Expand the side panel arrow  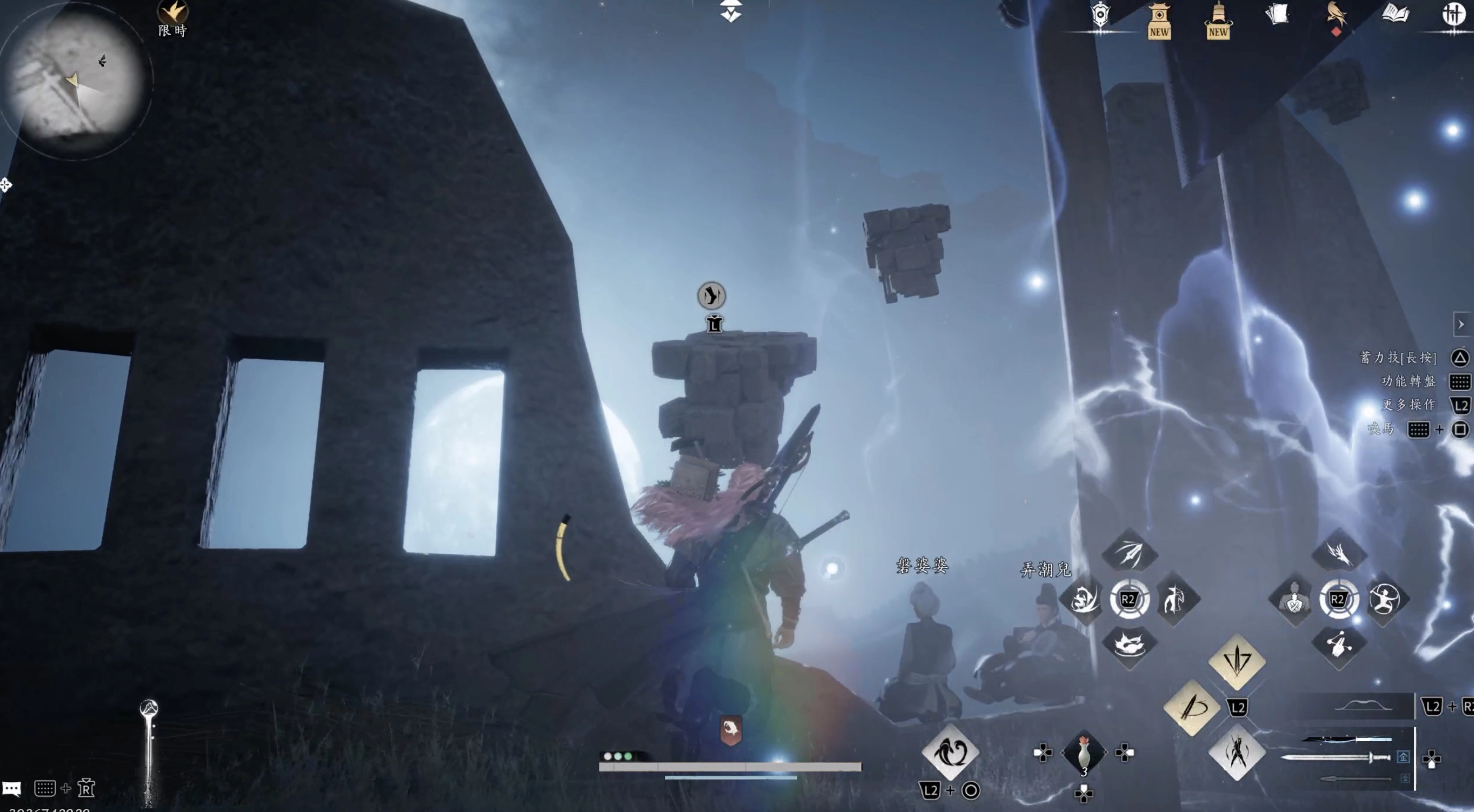pos(1462,325)
